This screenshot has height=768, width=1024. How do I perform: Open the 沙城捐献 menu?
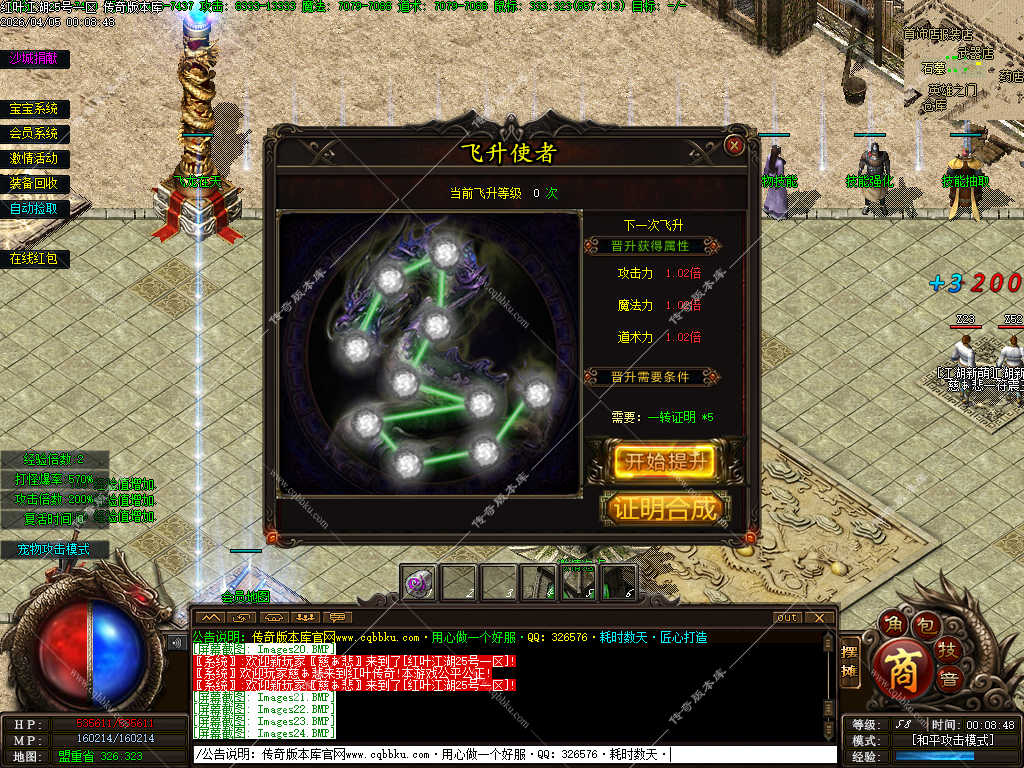34,58
